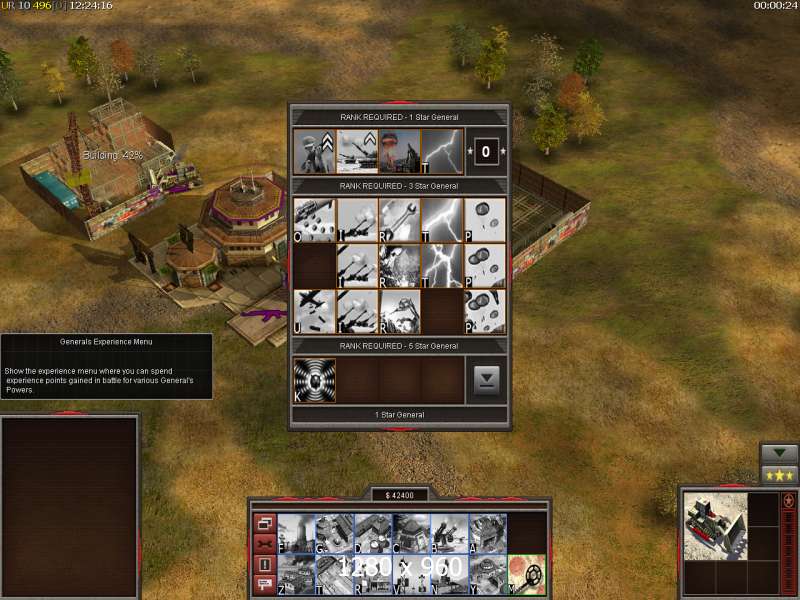Build the structure icon labeled Z
The image size is (800, 600).
point(297,574)
